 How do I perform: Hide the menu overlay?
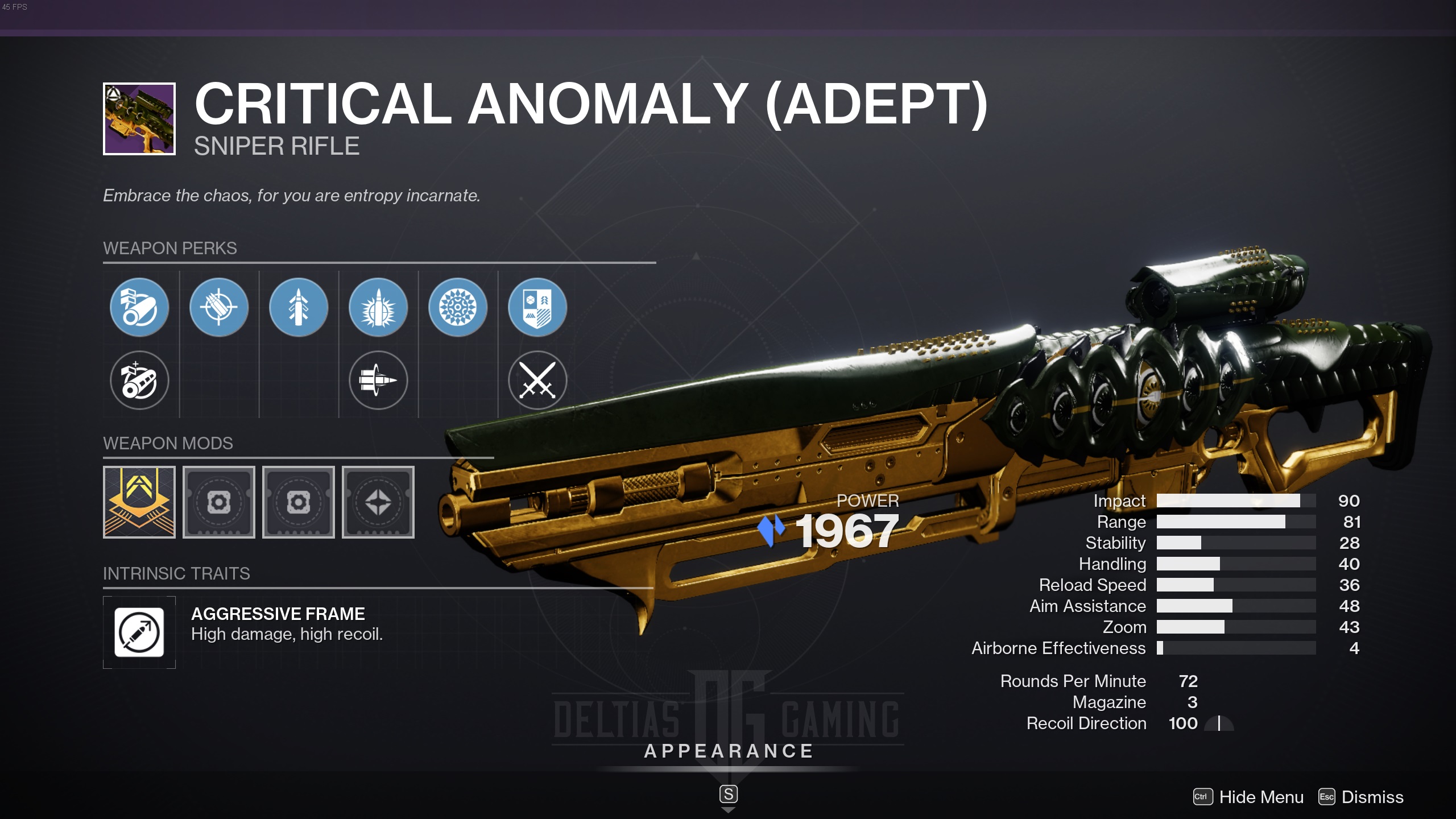[1249, 797]
